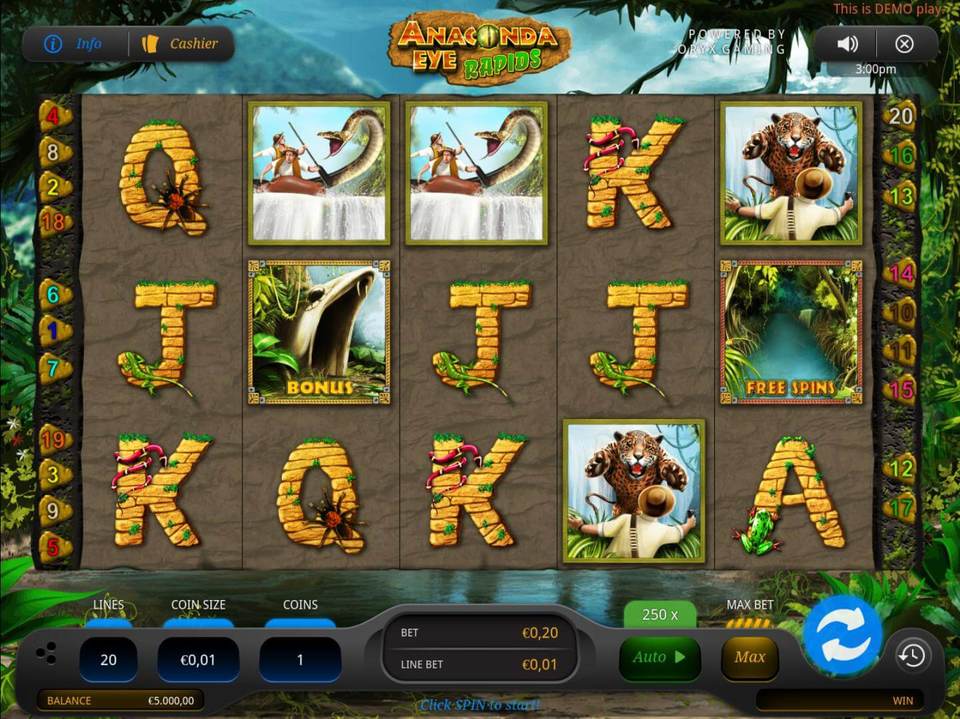The image size is (960, 719).
Task: Start Auto spin mode
Action: pyautogui.click(x=659, y=658)
